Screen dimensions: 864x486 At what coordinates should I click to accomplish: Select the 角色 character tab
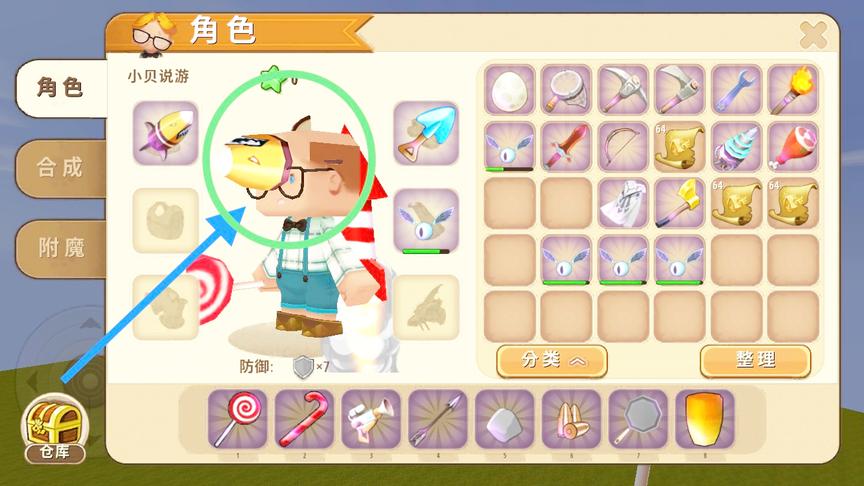[59, 88]
